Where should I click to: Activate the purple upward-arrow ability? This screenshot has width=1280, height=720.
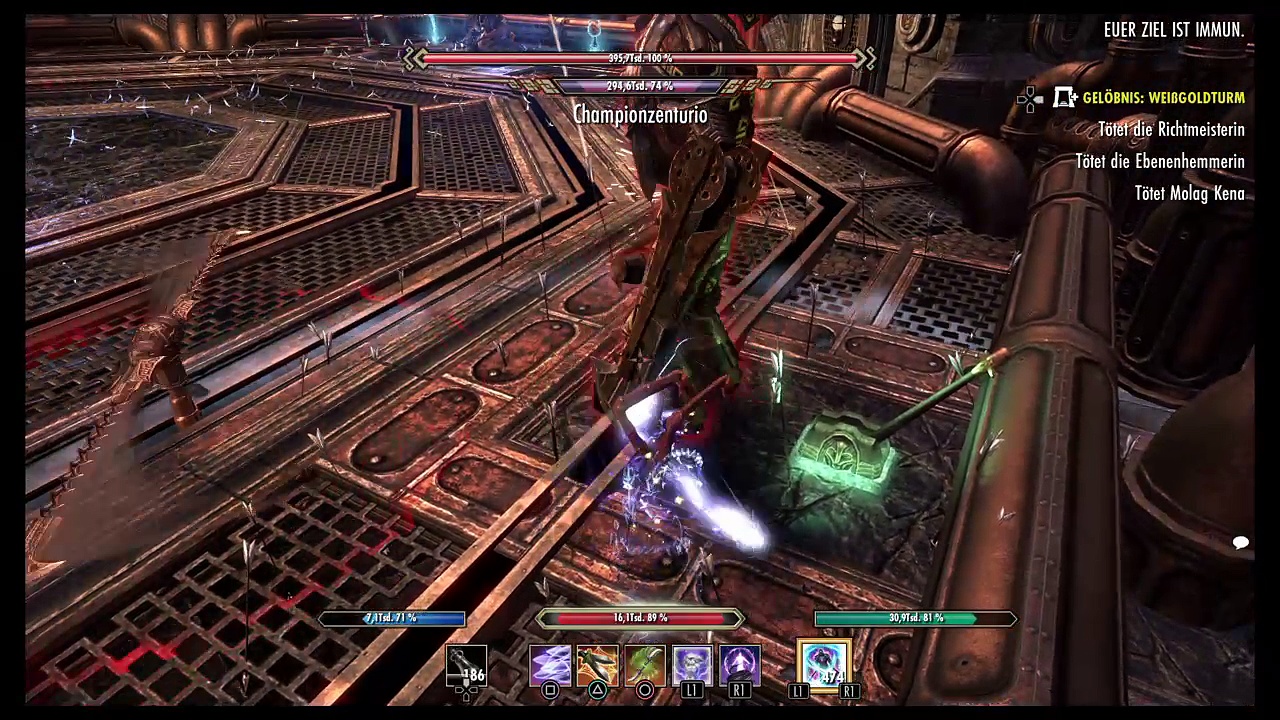click(740, 665)
